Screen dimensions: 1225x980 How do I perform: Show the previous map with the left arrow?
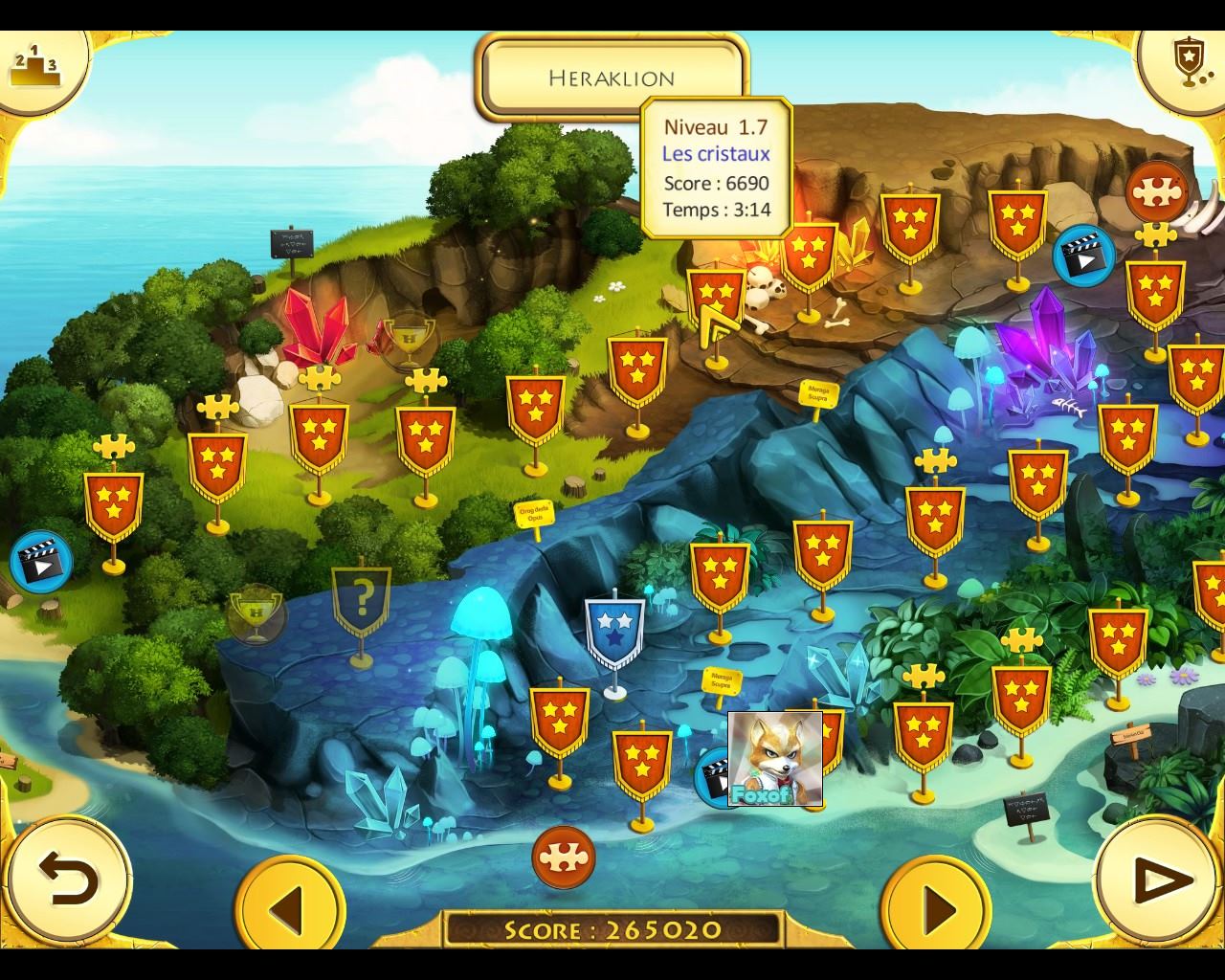tap(288, 906)
